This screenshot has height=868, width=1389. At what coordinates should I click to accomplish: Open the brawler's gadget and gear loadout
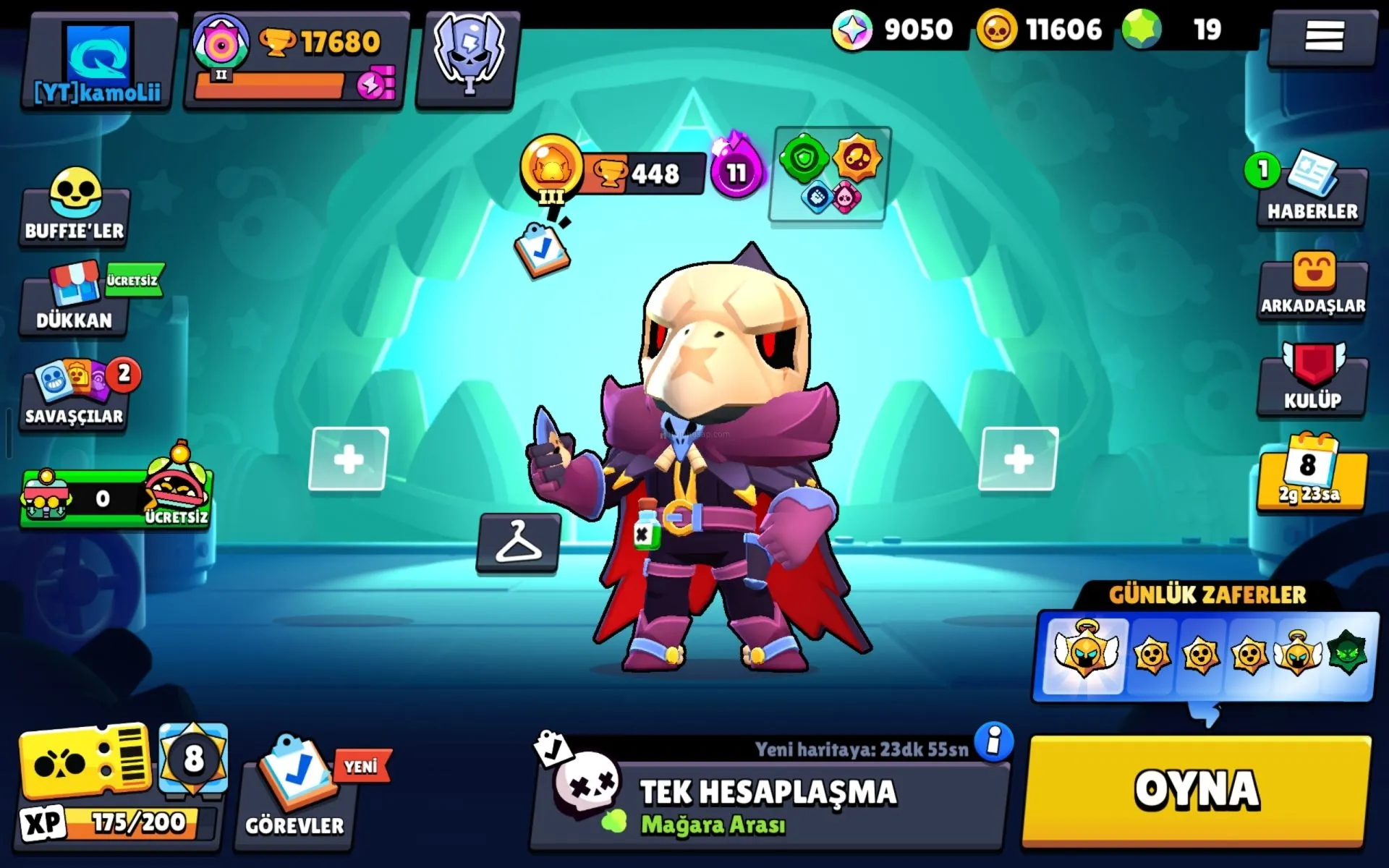coord(831,175)
